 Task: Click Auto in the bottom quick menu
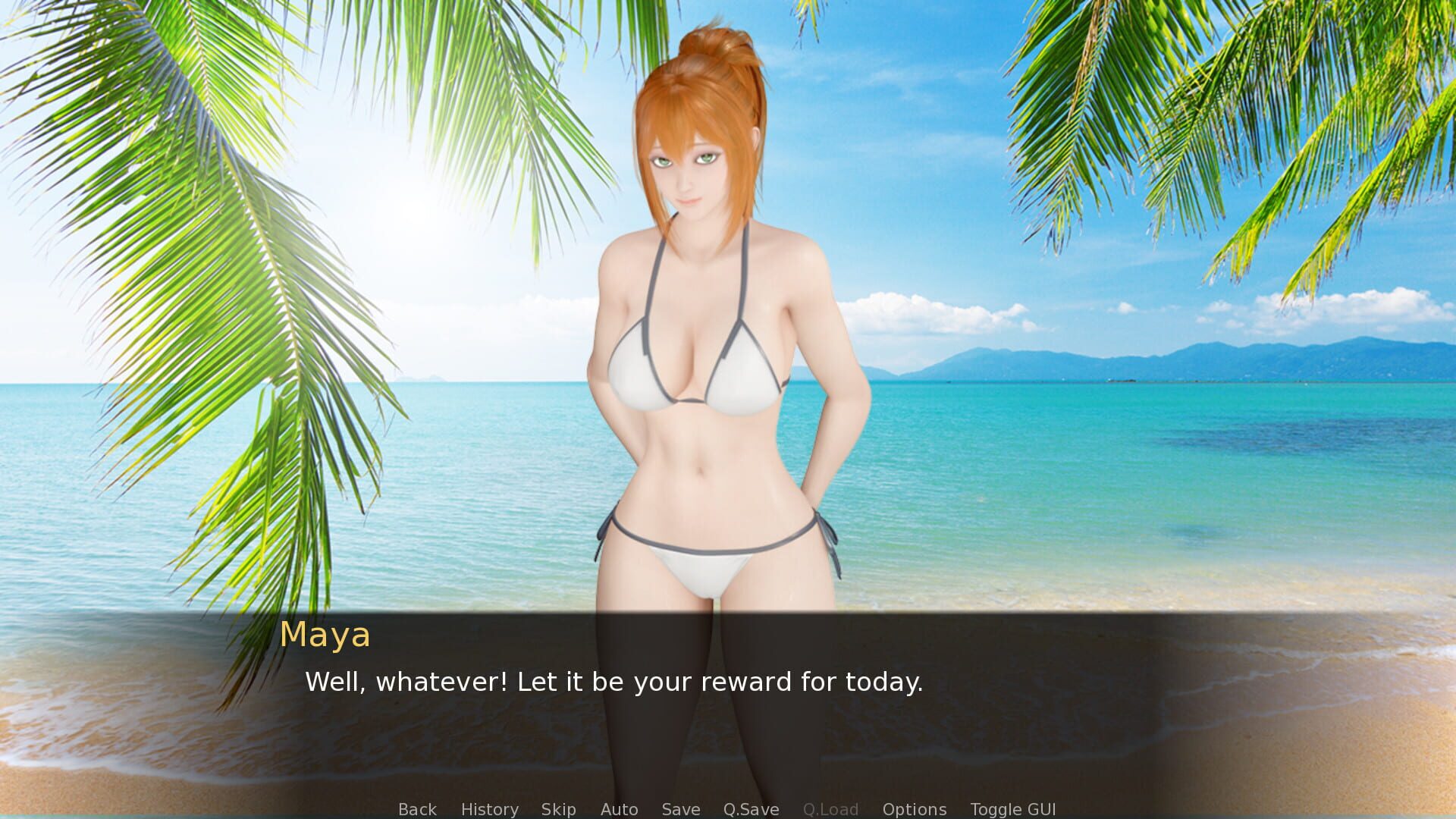click(620, 809)
